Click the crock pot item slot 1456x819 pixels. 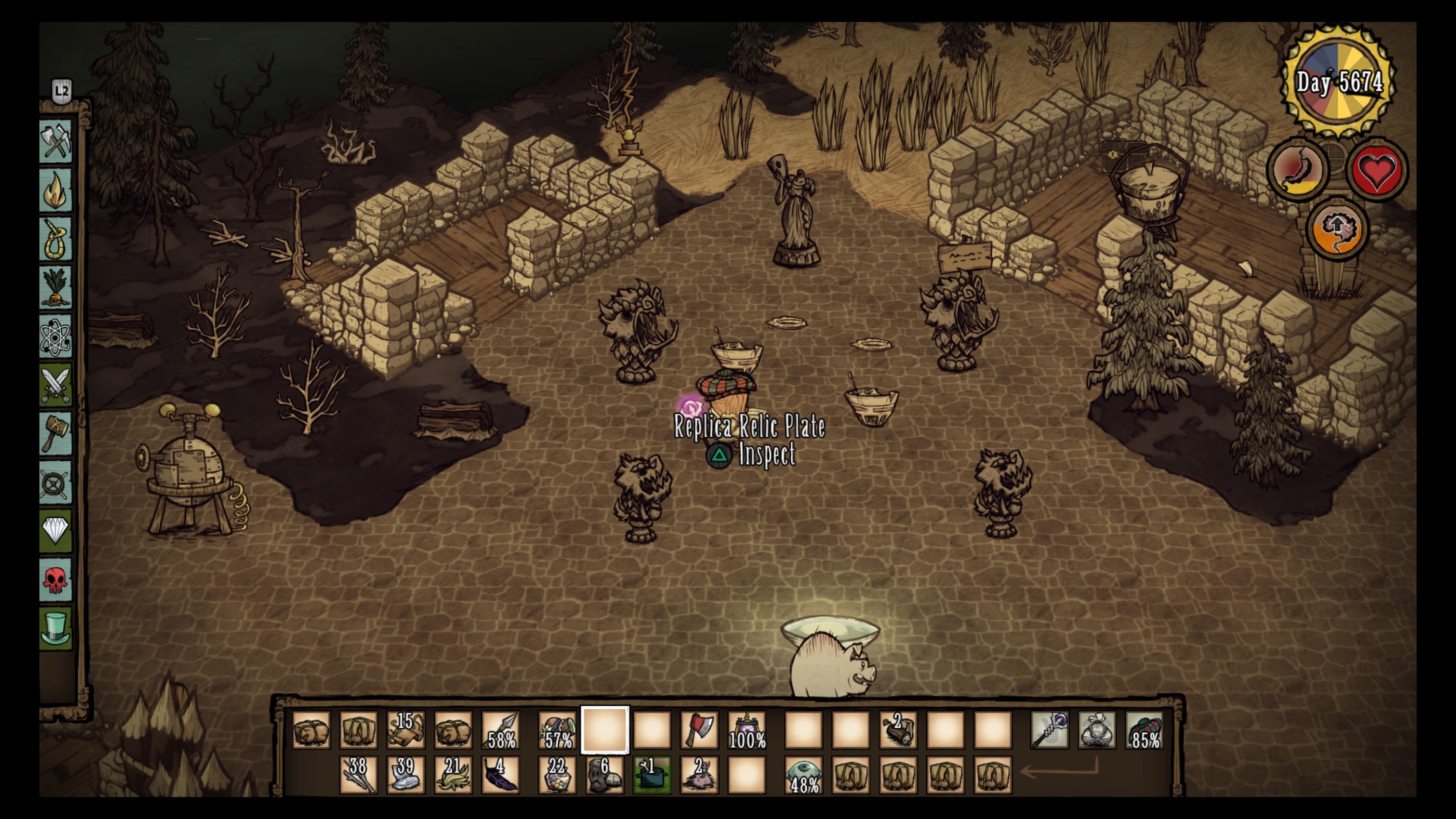(652, 775)
